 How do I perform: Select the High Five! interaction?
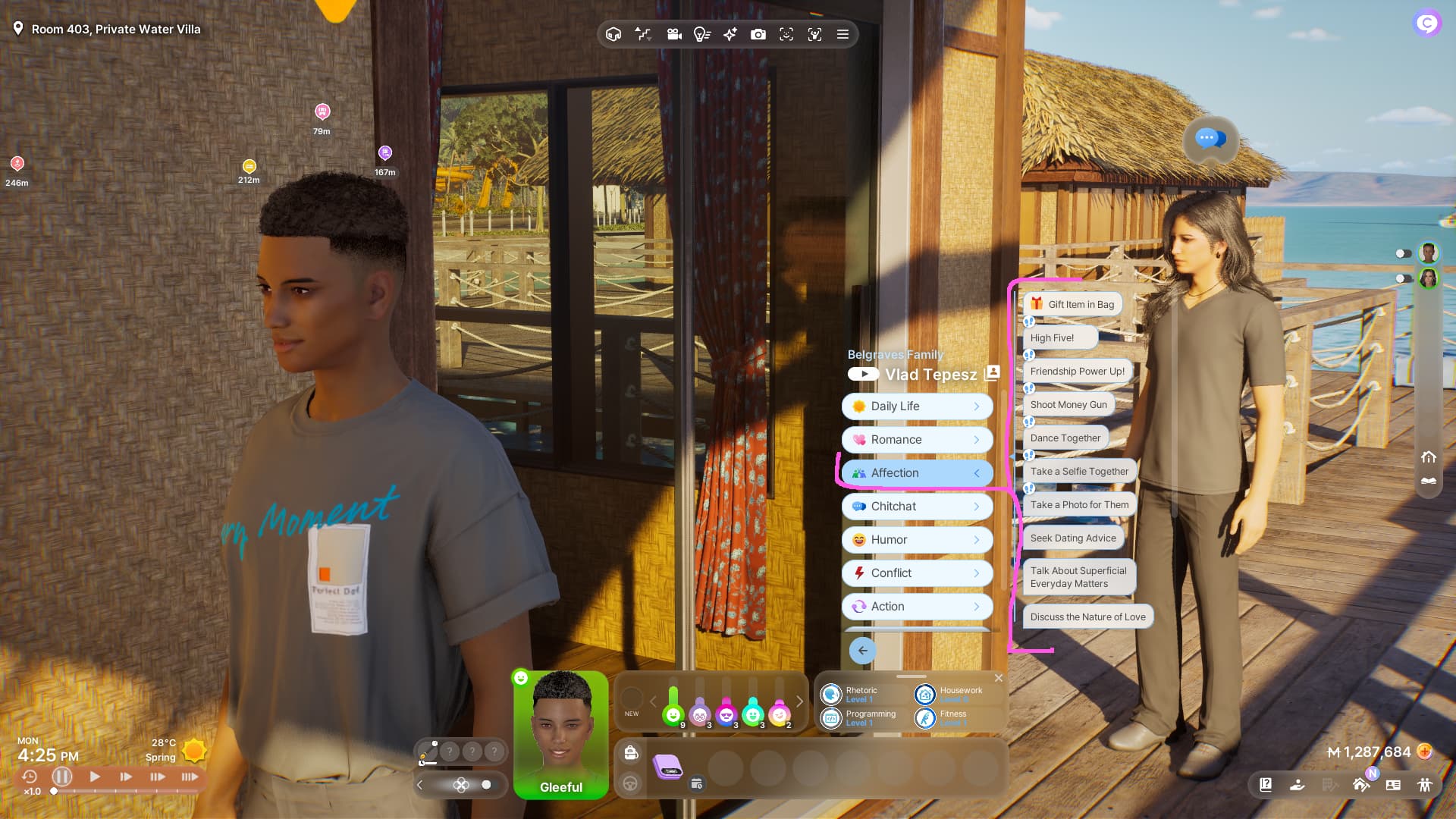click(1059, 337)
